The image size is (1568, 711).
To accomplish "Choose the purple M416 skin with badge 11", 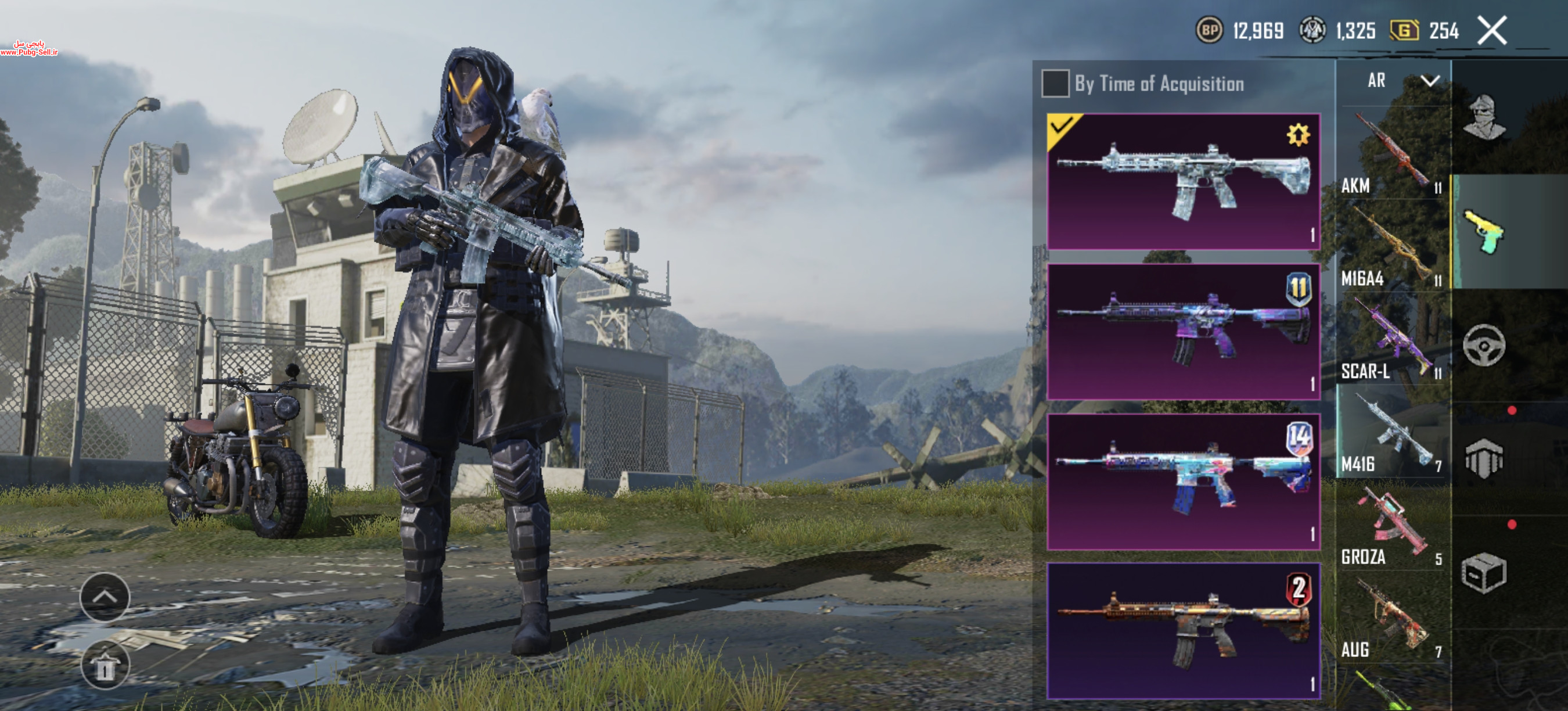I will (x=1183, y=331).
